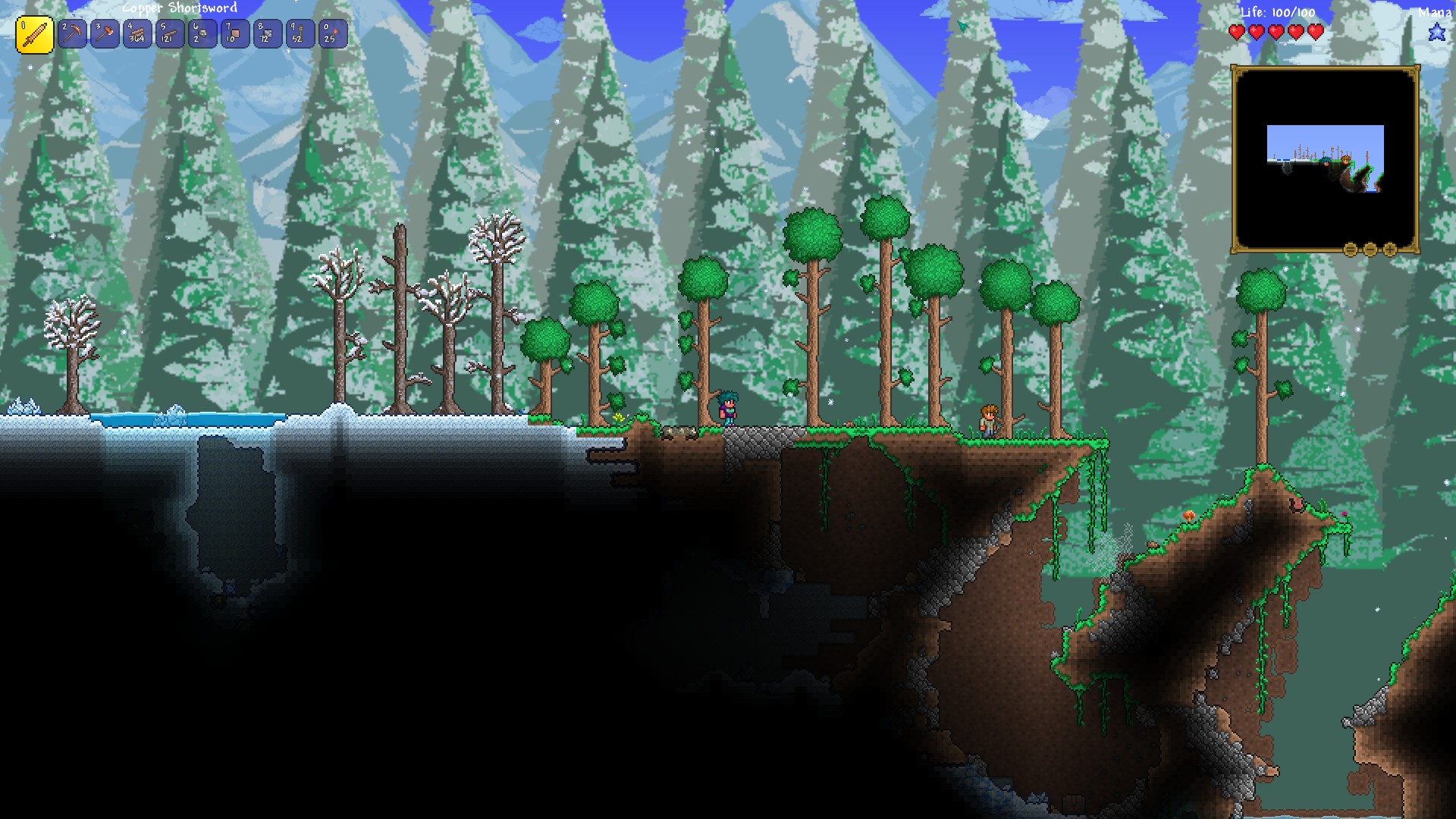Zoom out on the minimap with the minus button
This screenshot has height=819, width=1456.
1370,249
